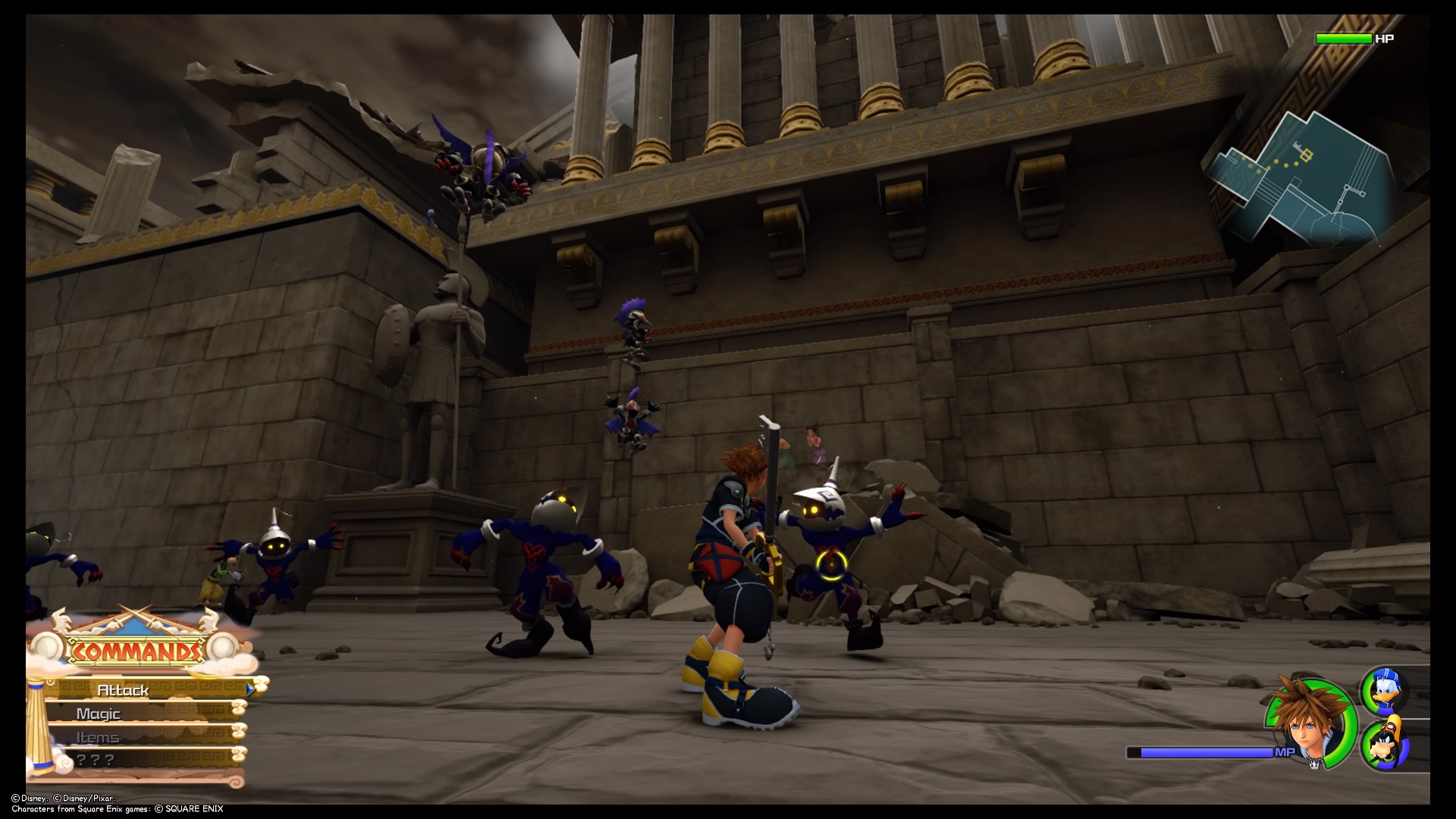This screenshot has height=819, width=1456.
Task: Expand the ??? command entry
Action: pos(96,759)
